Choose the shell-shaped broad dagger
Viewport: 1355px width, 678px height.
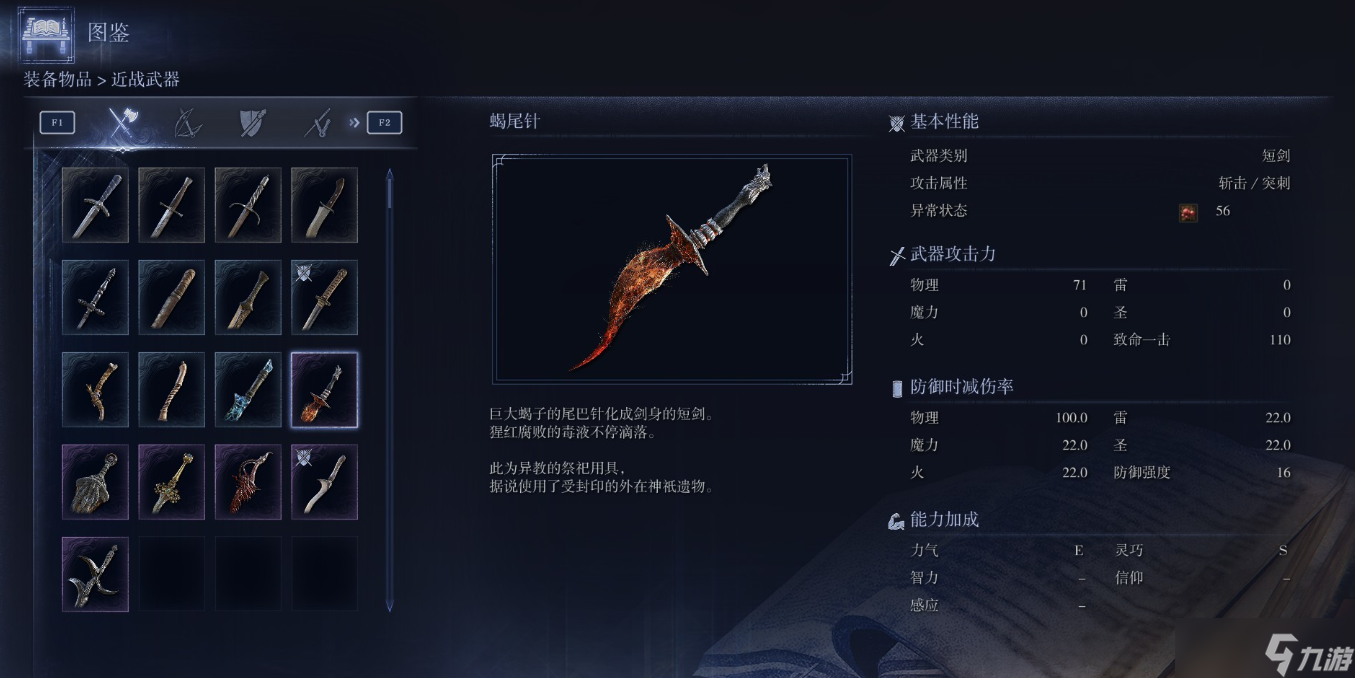point(95,481)
